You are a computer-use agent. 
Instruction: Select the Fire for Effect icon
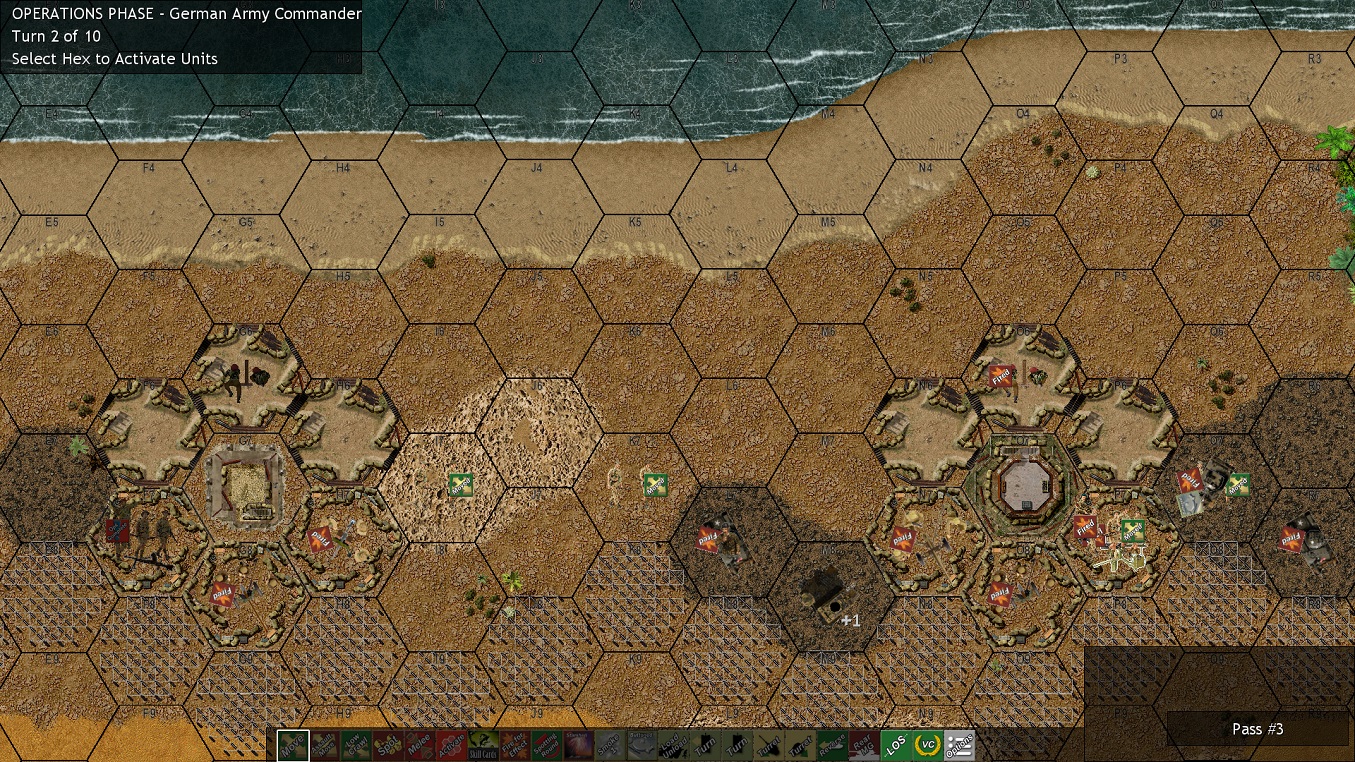coord(517,745)
